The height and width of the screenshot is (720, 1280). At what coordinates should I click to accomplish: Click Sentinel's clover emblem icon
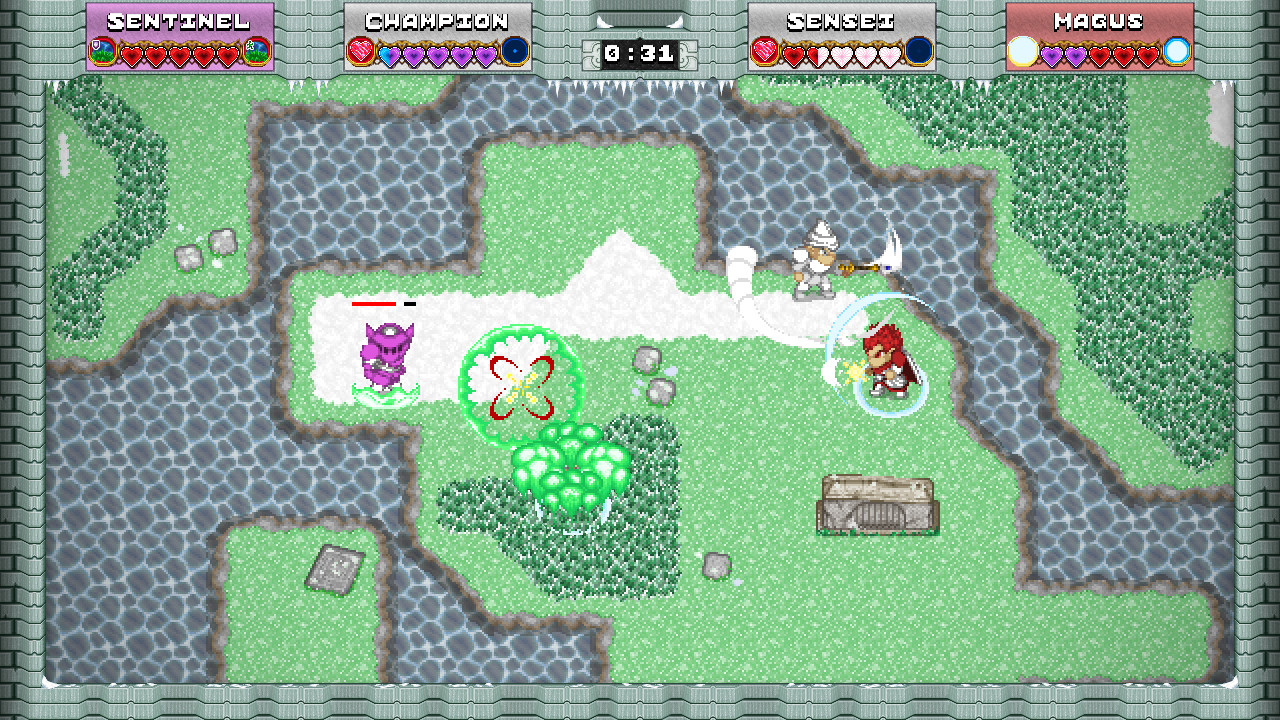pyautogui.click(x=257, y=50)
